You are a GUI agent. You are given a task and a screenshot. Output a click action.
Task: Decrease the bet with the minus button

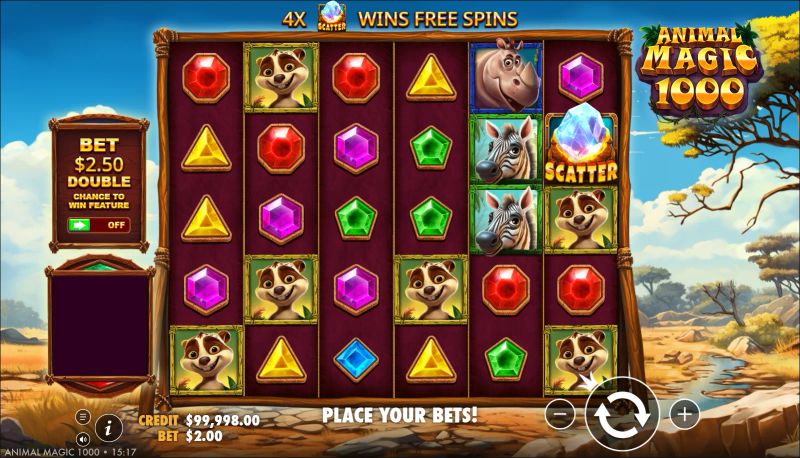(561, 414)
